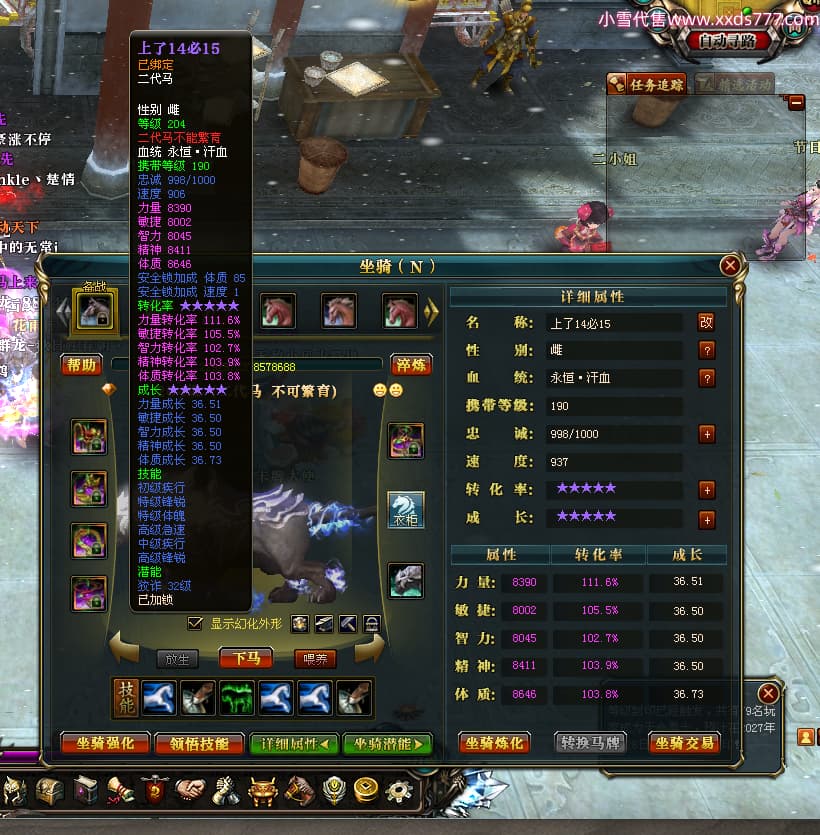Feed the mount with 喂养

(x=315, y=658)
